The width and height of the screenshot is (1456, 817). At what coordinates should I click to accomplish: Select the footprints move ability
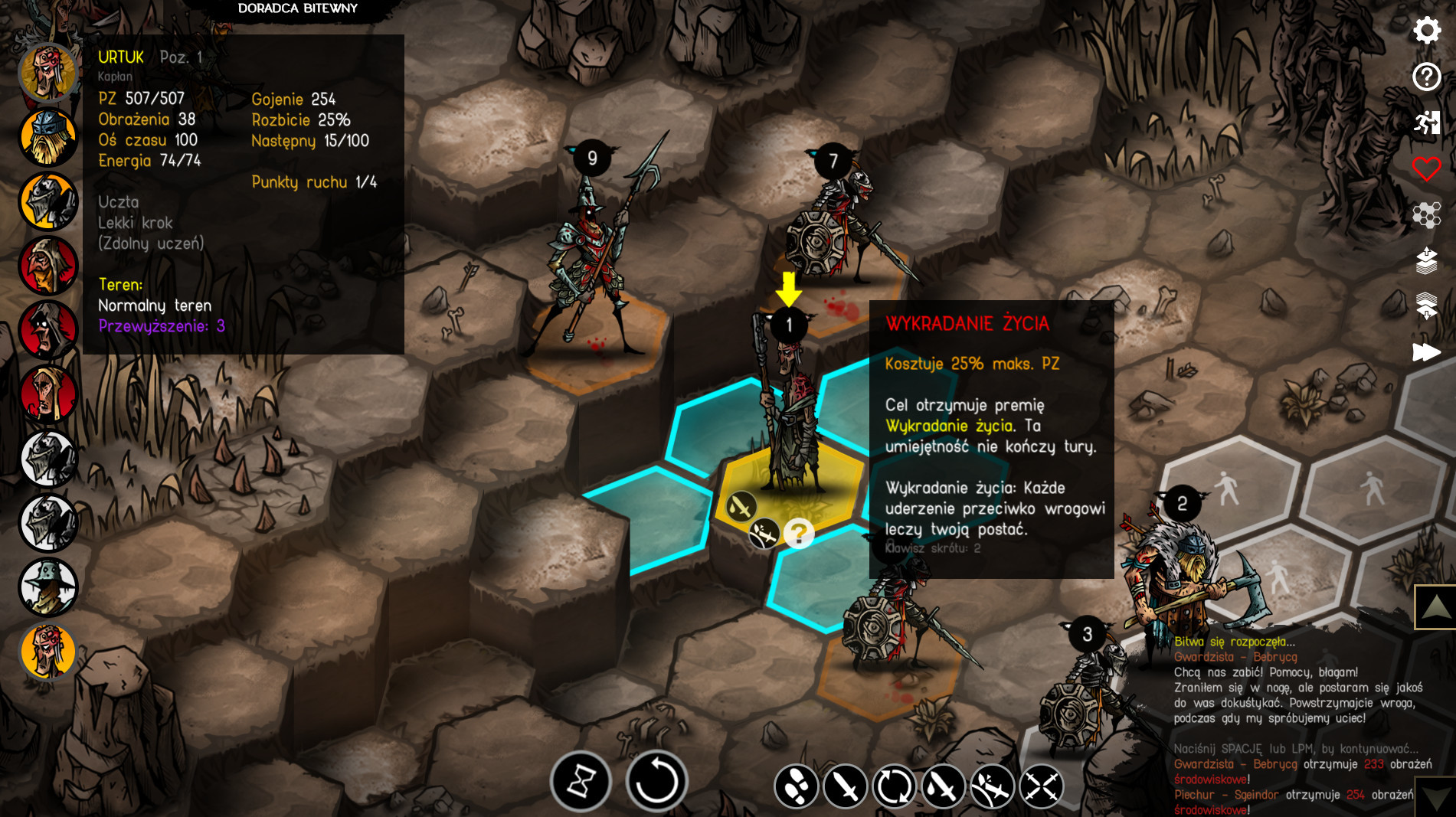797,786
